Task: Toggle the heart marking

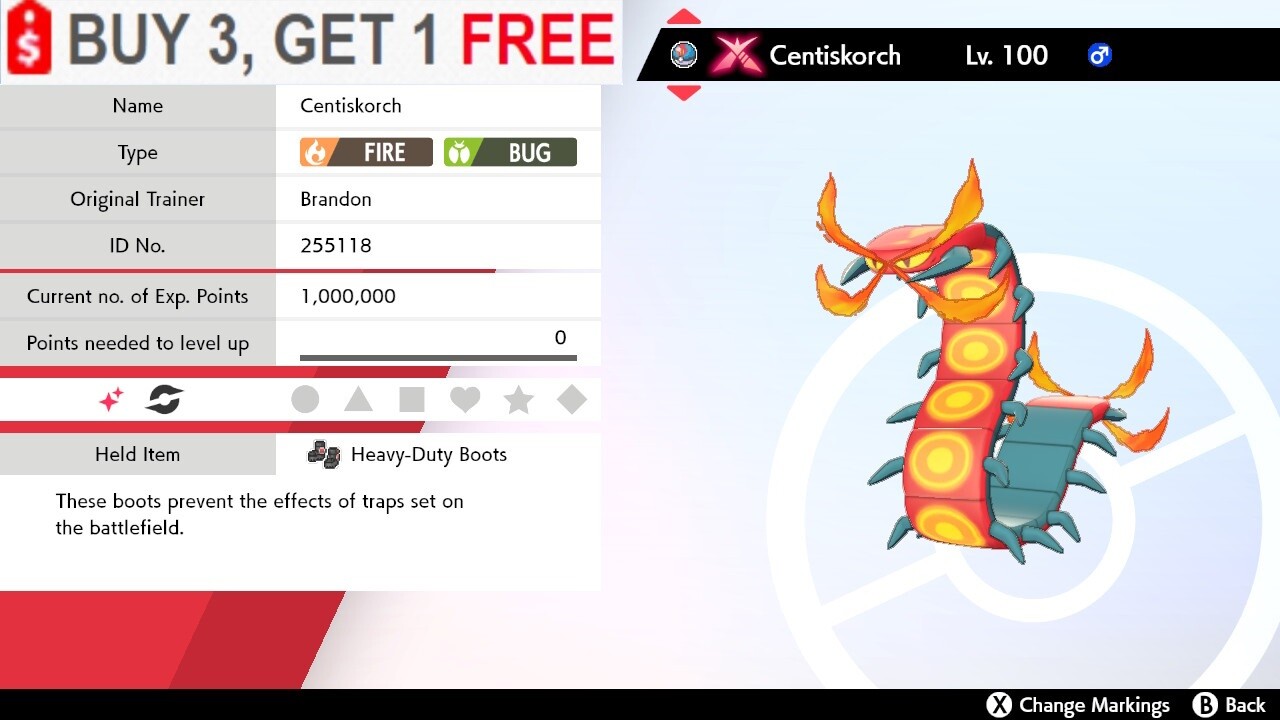Action: [x=465, y=400]
